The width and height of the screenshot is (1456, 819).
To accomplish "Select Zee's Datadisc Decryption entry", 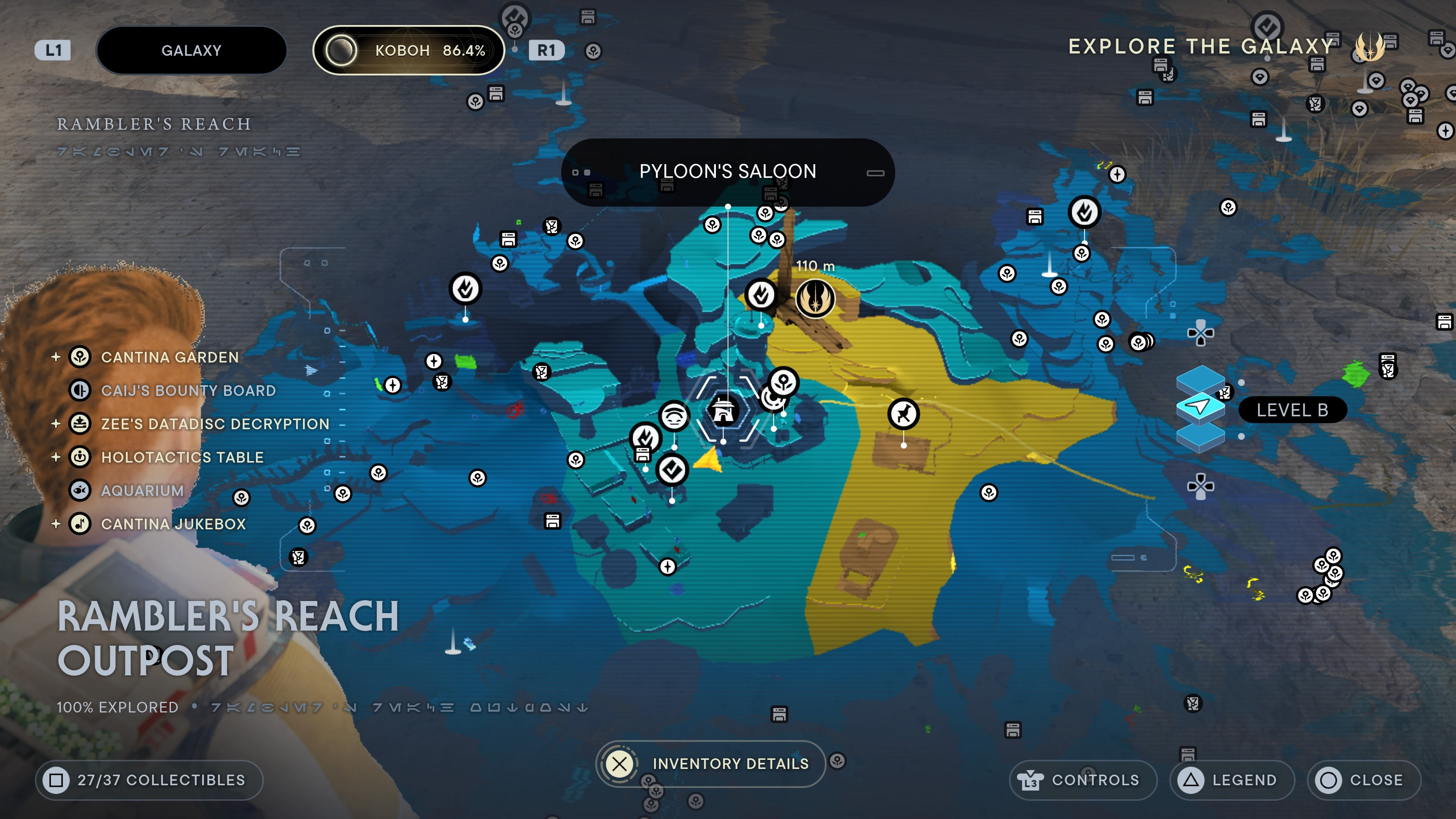I will [215, 424].
